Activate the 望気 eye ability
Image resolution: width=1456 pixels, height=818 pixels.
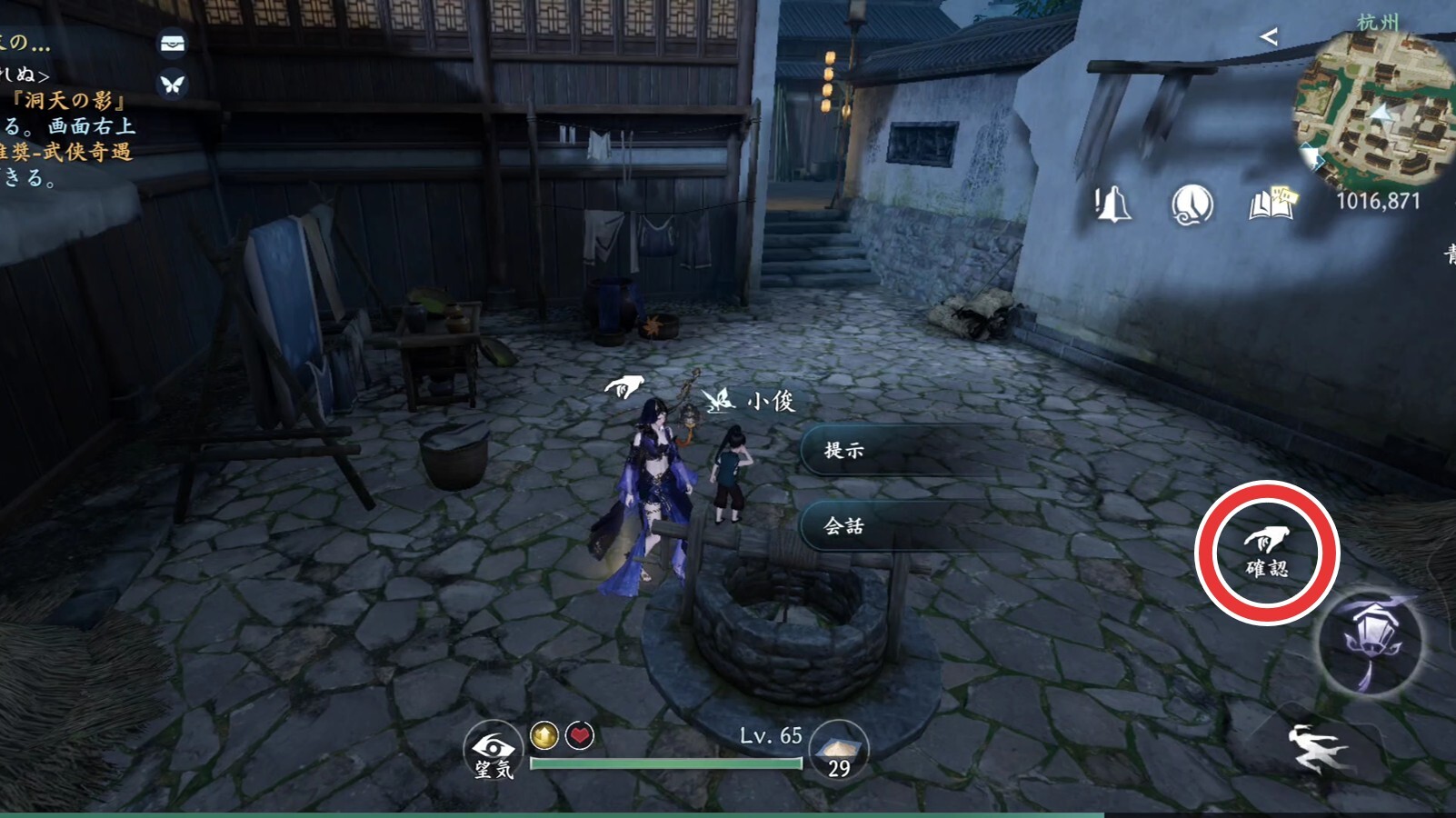click(494, 752)
